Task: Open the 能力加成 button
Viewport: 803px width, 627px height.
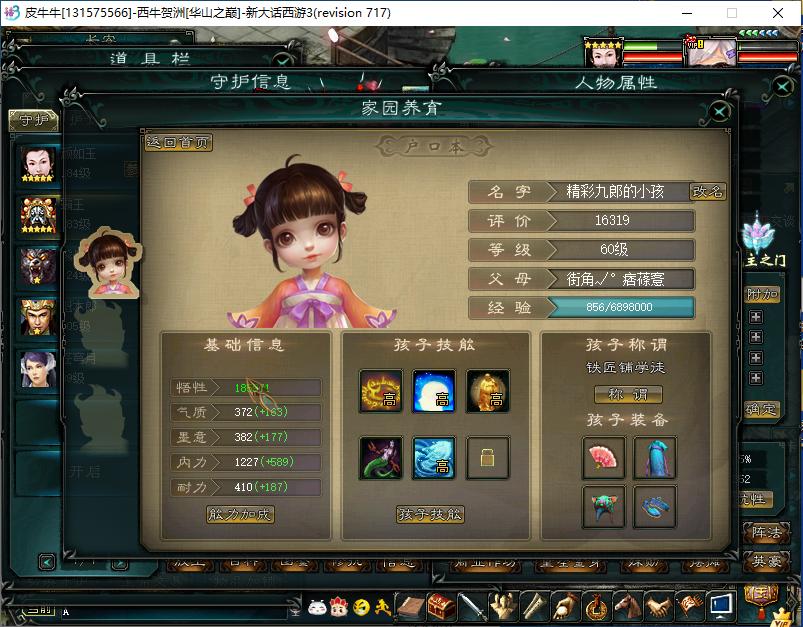Action: [240, 515]
